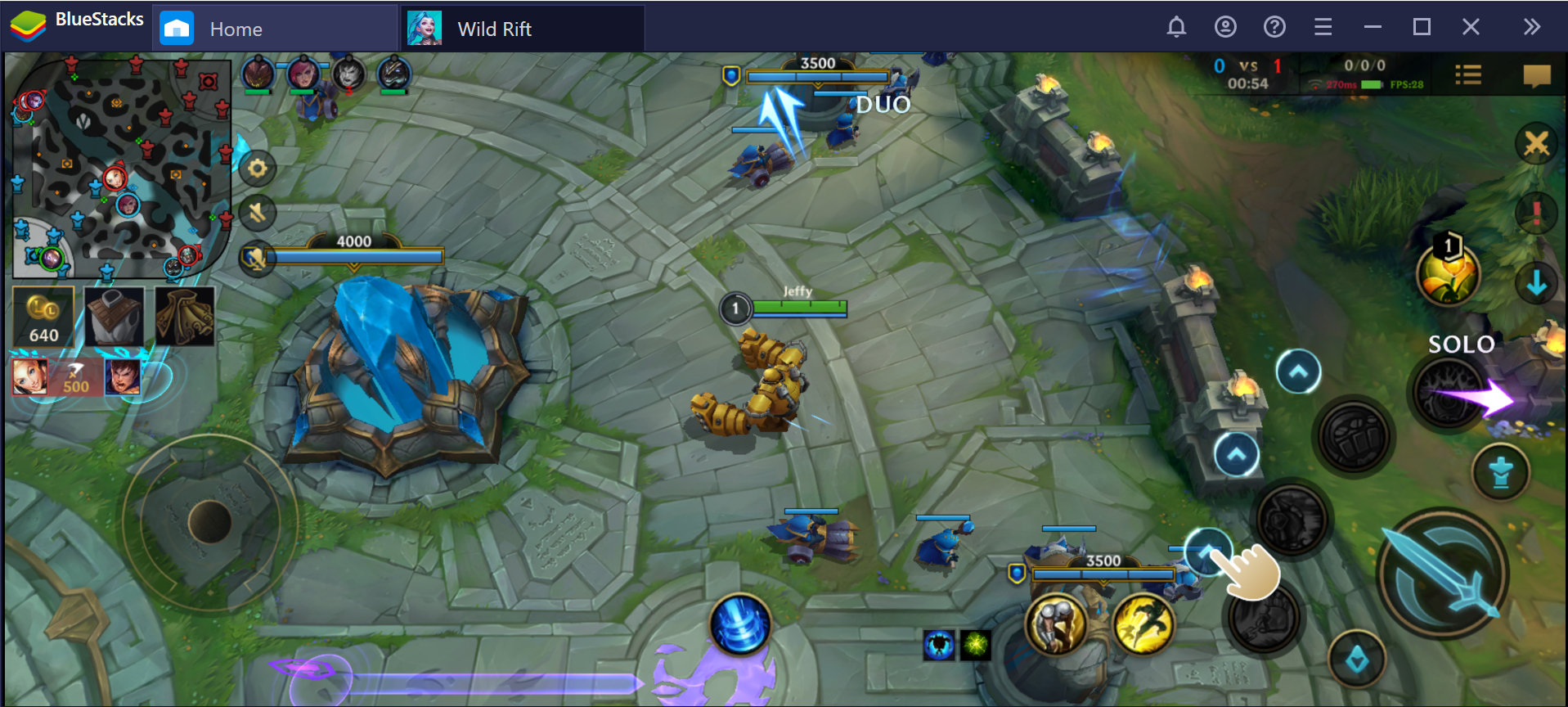Expand the BlueStacks sidebar double-arrow
Image resolution: width=1568 pixels, height=707 pixels.
point(1531,26)
